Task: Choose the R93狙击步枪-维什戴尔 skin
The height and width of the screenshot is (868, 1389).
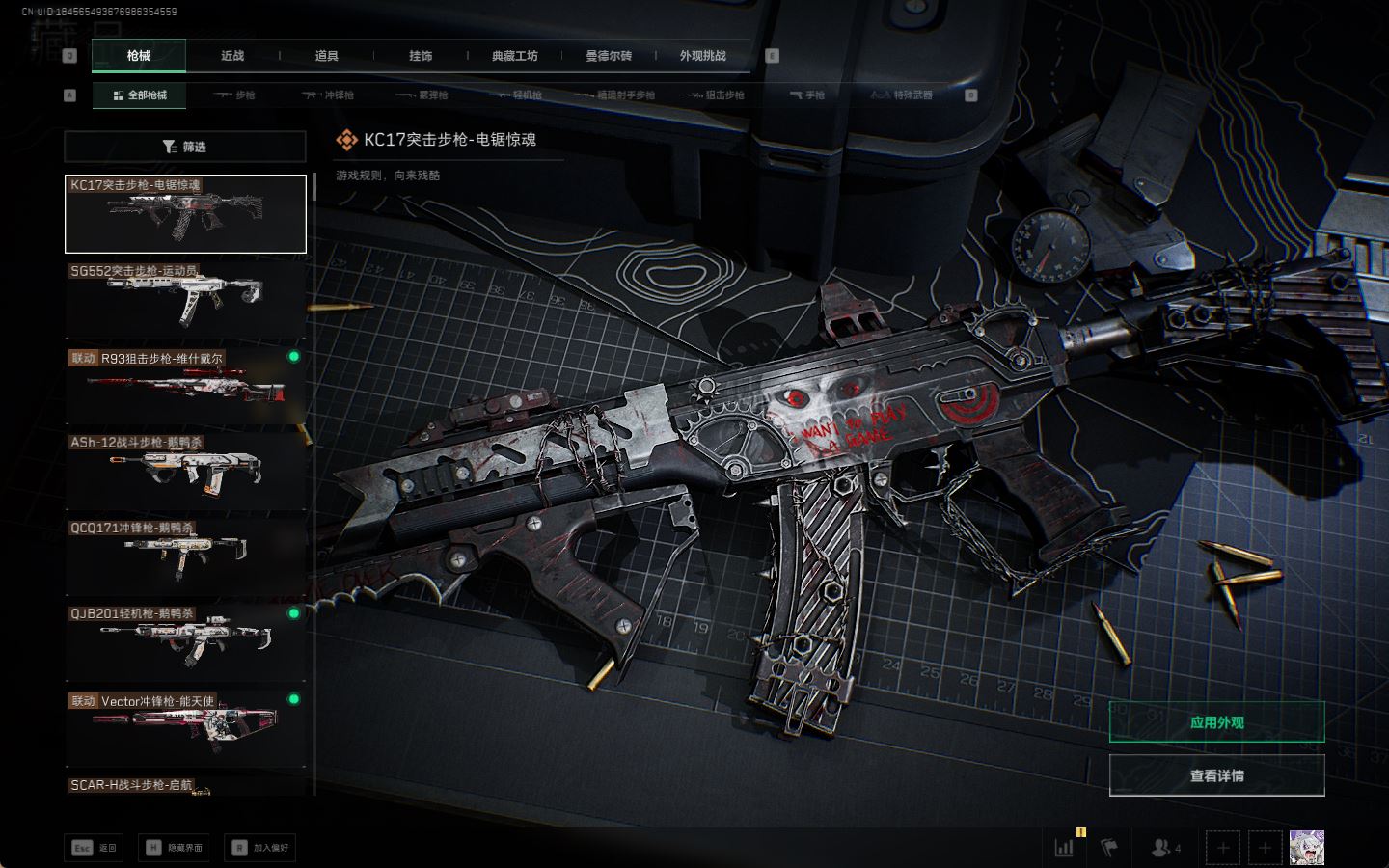Action: 185,386
